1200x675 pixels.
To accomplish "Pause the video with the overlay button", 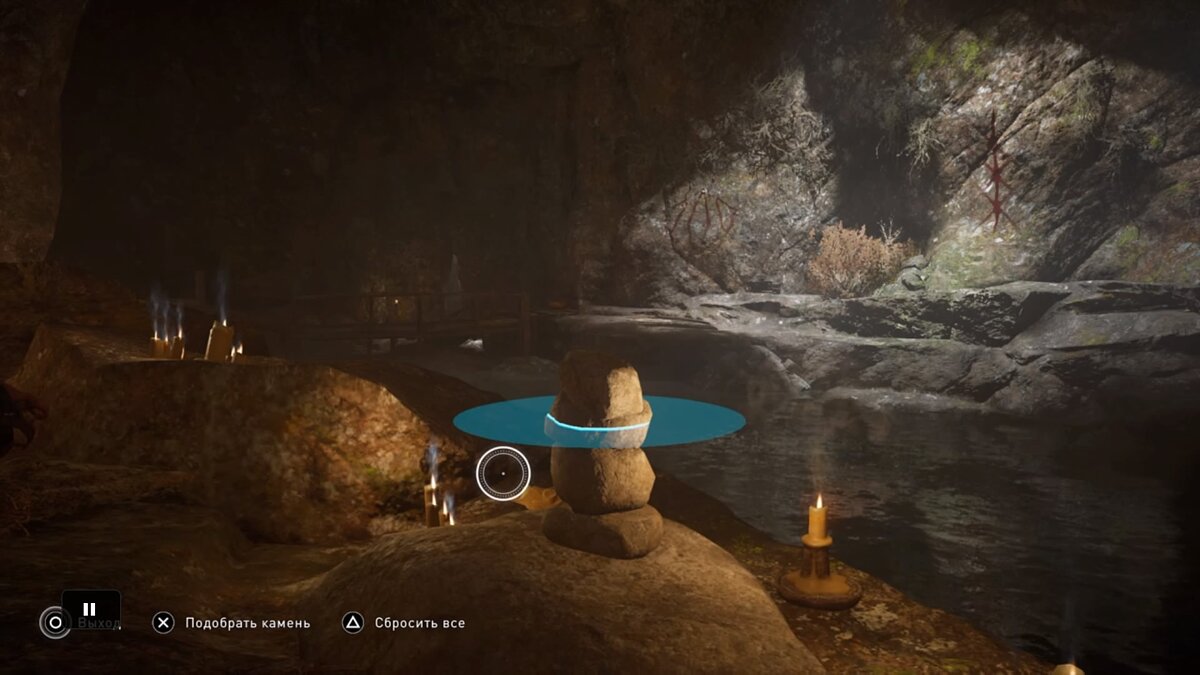I will click(90, 608).
